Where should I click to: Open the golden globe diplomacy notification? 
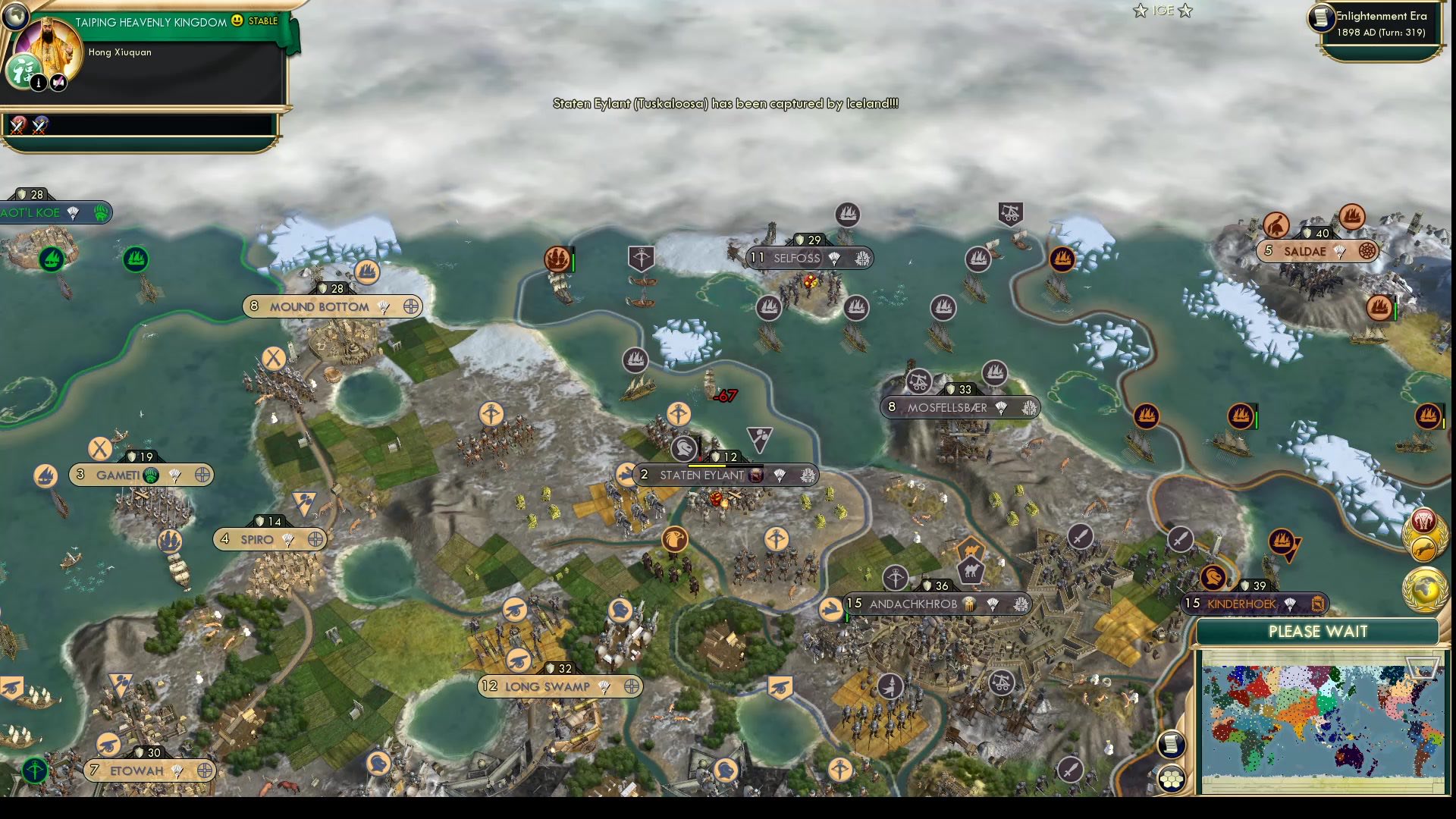[x=1423, y=588]
